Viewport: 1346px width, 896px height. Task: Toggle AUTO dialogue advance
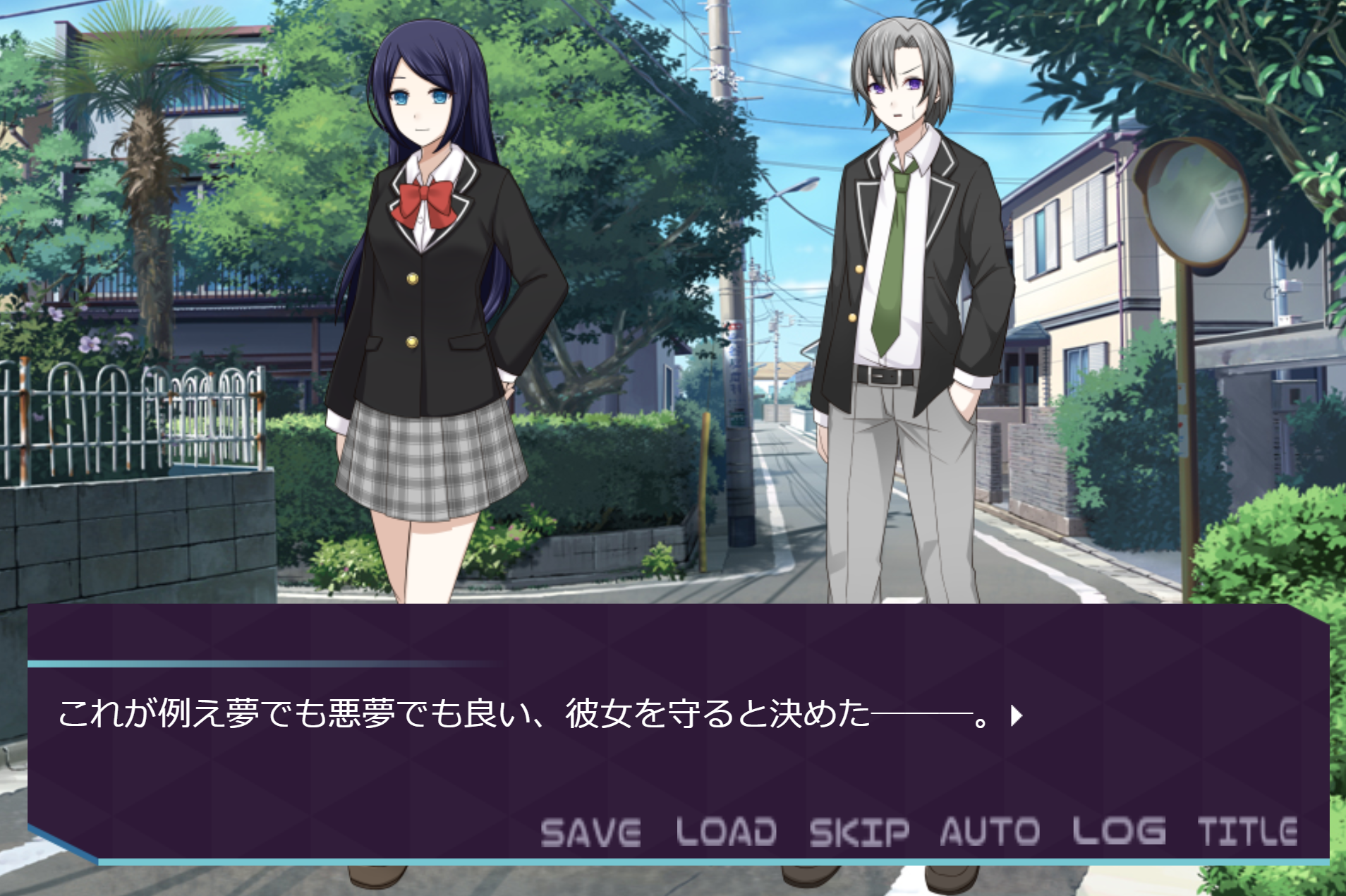990,832
